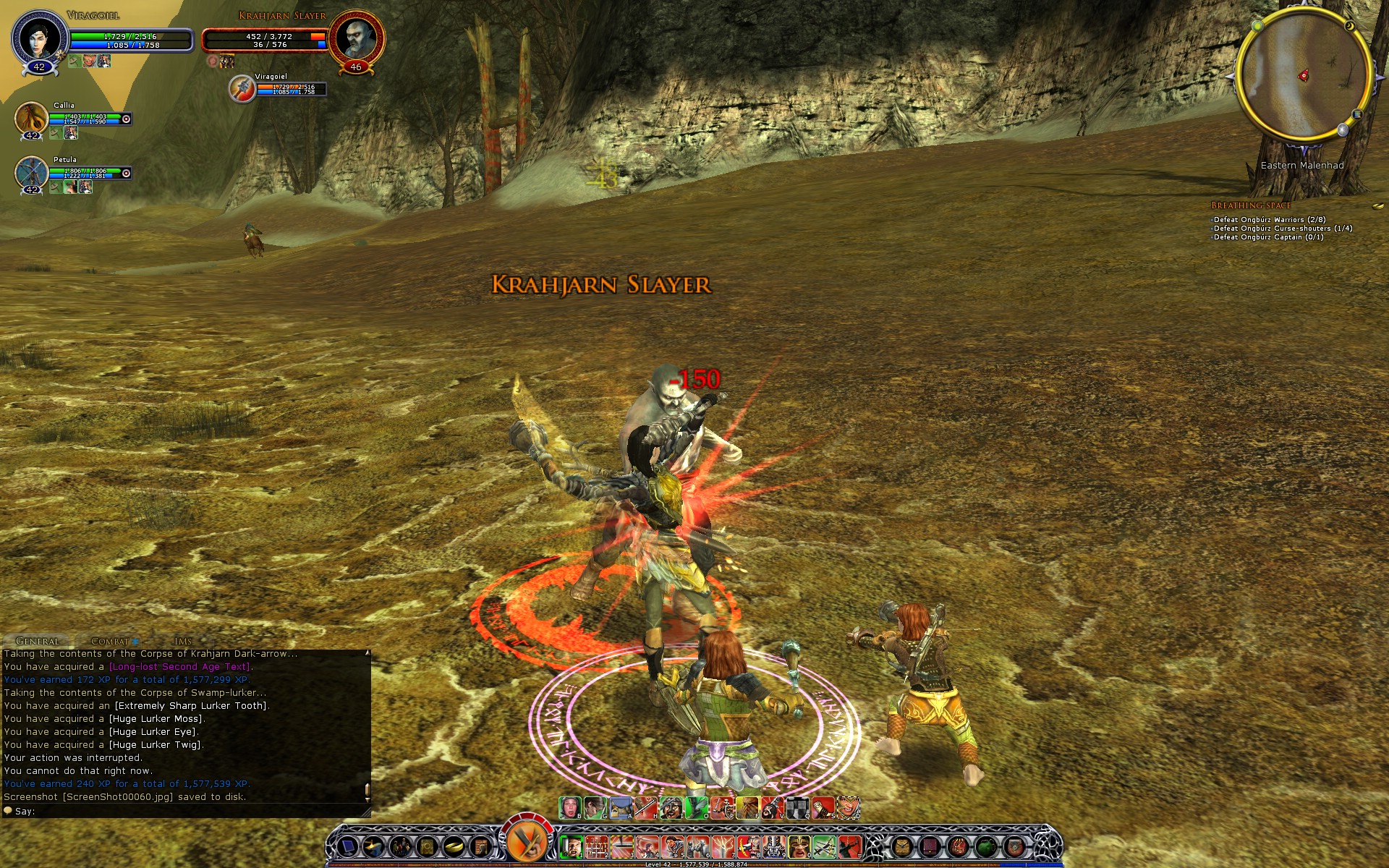Toggle the orange auto-attack button

click(527, 842)
